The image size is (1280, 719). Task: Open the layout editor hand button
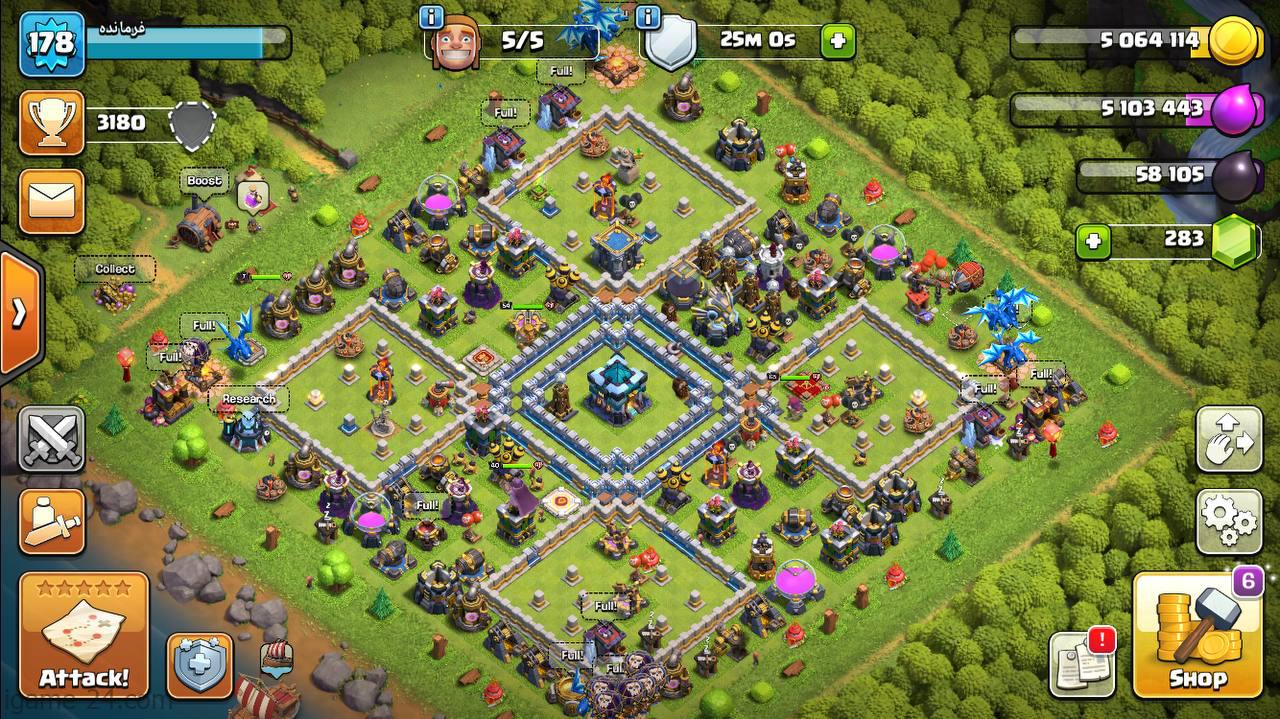pyautogui.click(x=1229, y=439)
